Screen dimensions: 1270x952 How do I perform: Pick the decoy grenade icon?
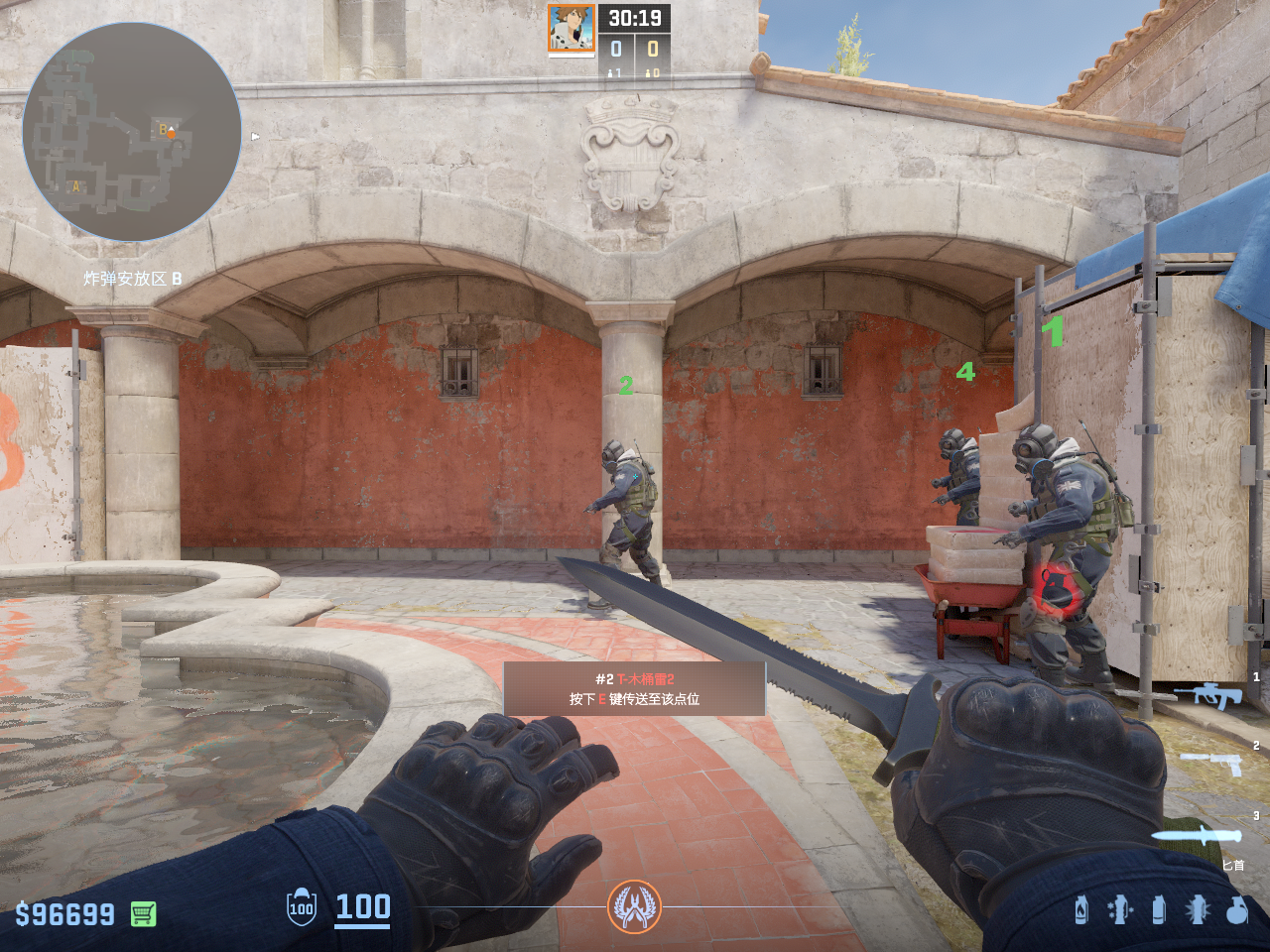coord(1119,909)
